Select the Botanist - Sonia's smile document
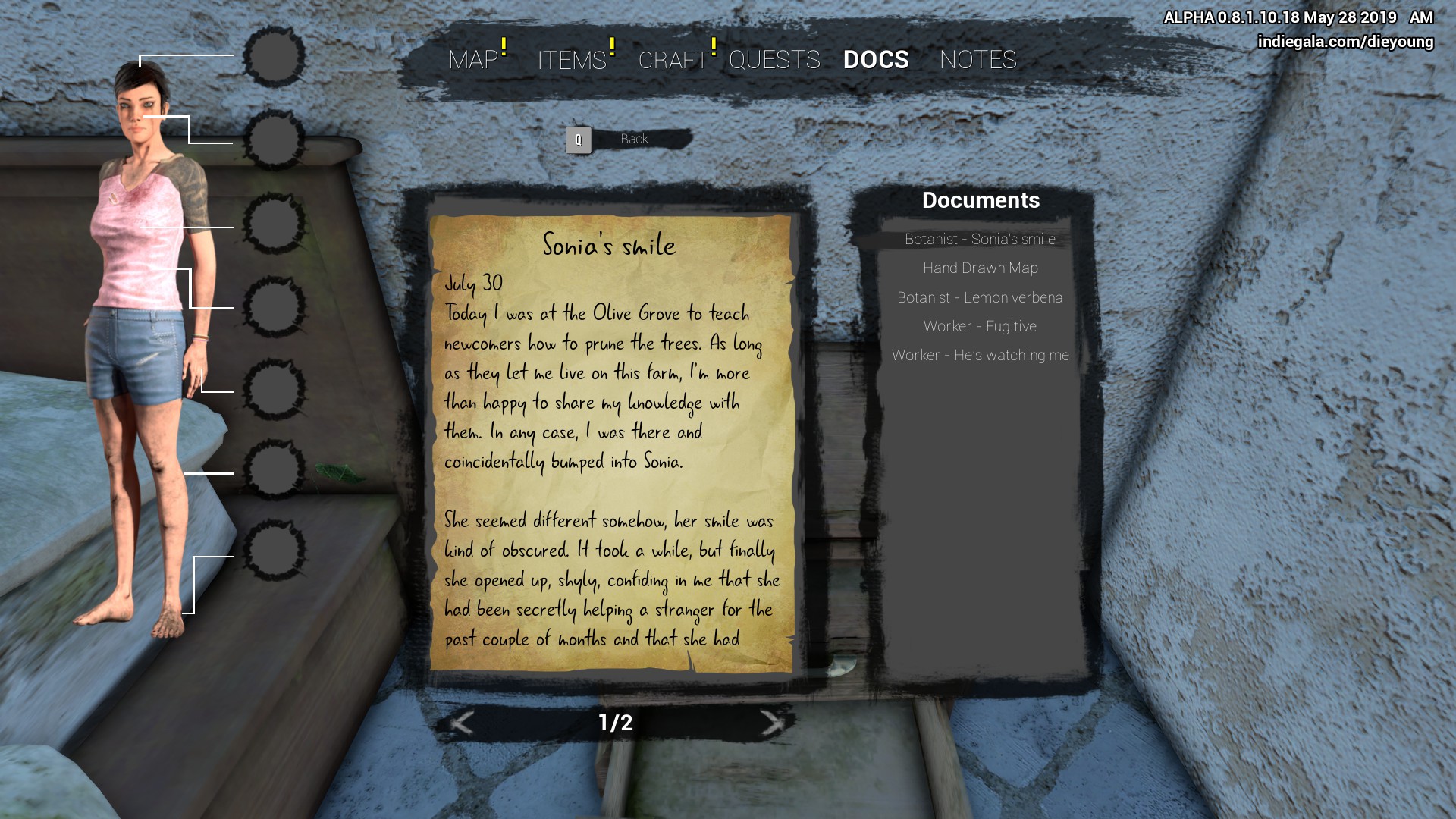Viewport: 1456px width, 819px height. (x=980, y=240)
